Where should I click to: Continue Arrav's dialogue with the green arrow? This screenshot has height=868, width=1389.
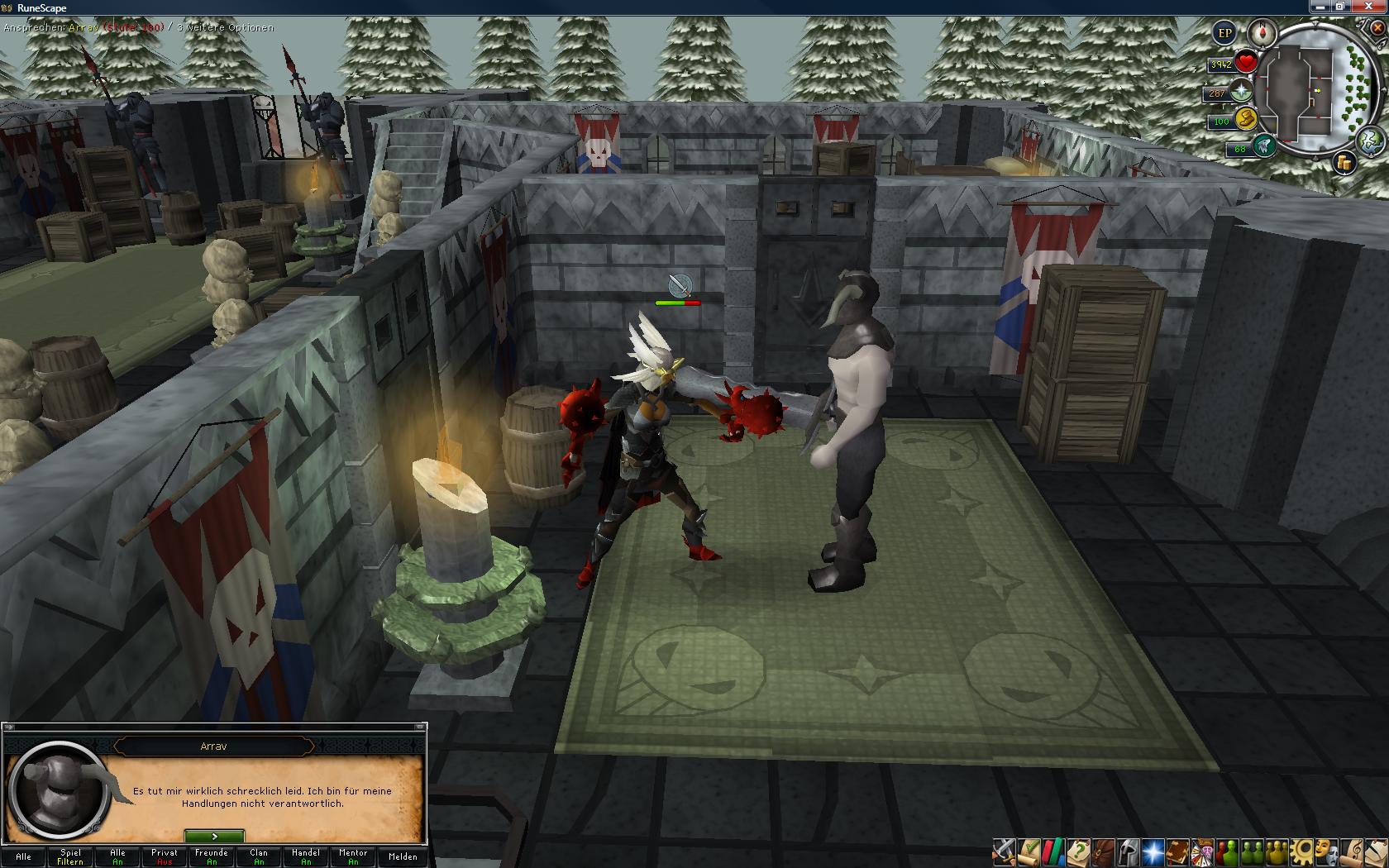214,837
